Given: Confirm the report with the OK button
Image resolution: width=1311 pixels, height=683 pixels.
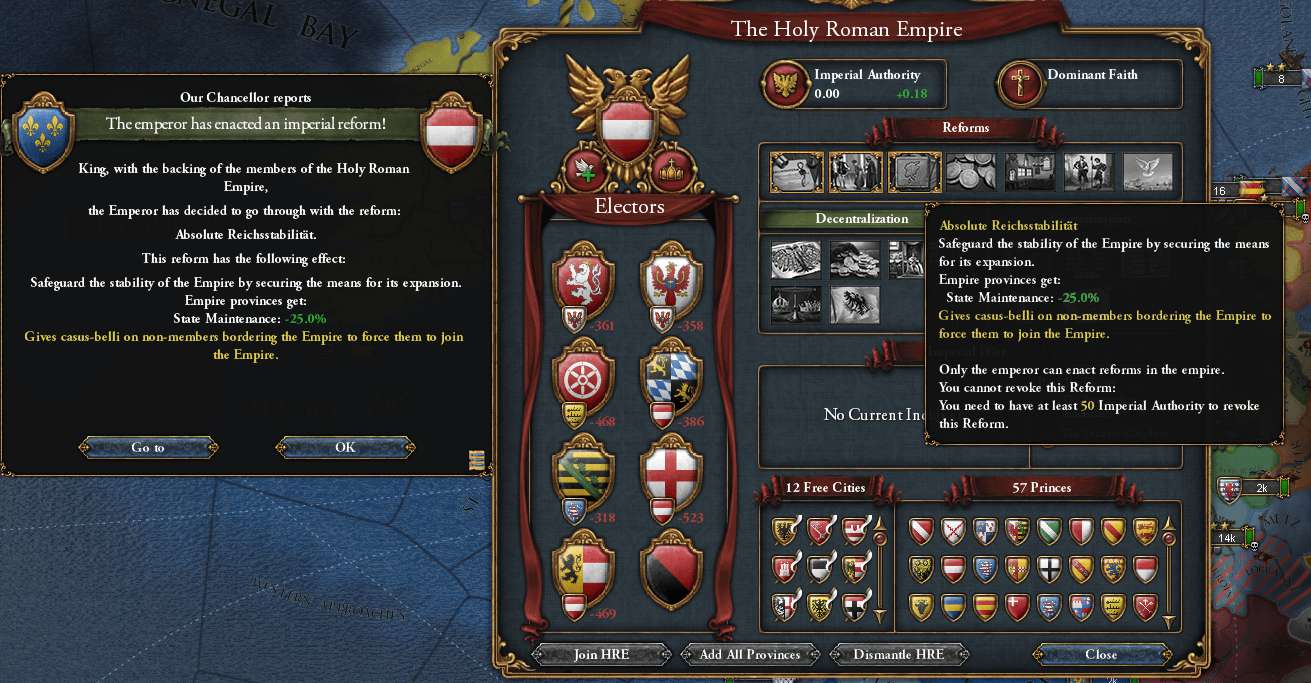Looking at the screenshot, I should 345,447.
